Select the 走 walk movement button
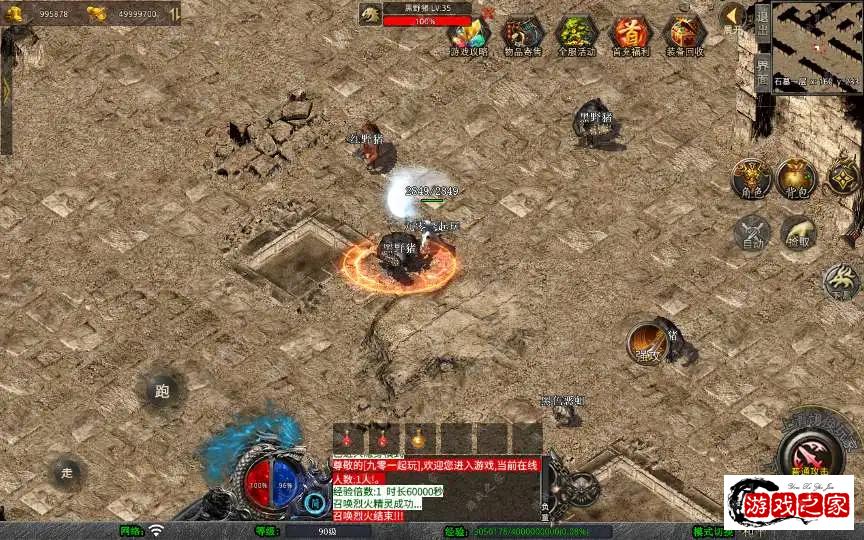 [67, 472]
